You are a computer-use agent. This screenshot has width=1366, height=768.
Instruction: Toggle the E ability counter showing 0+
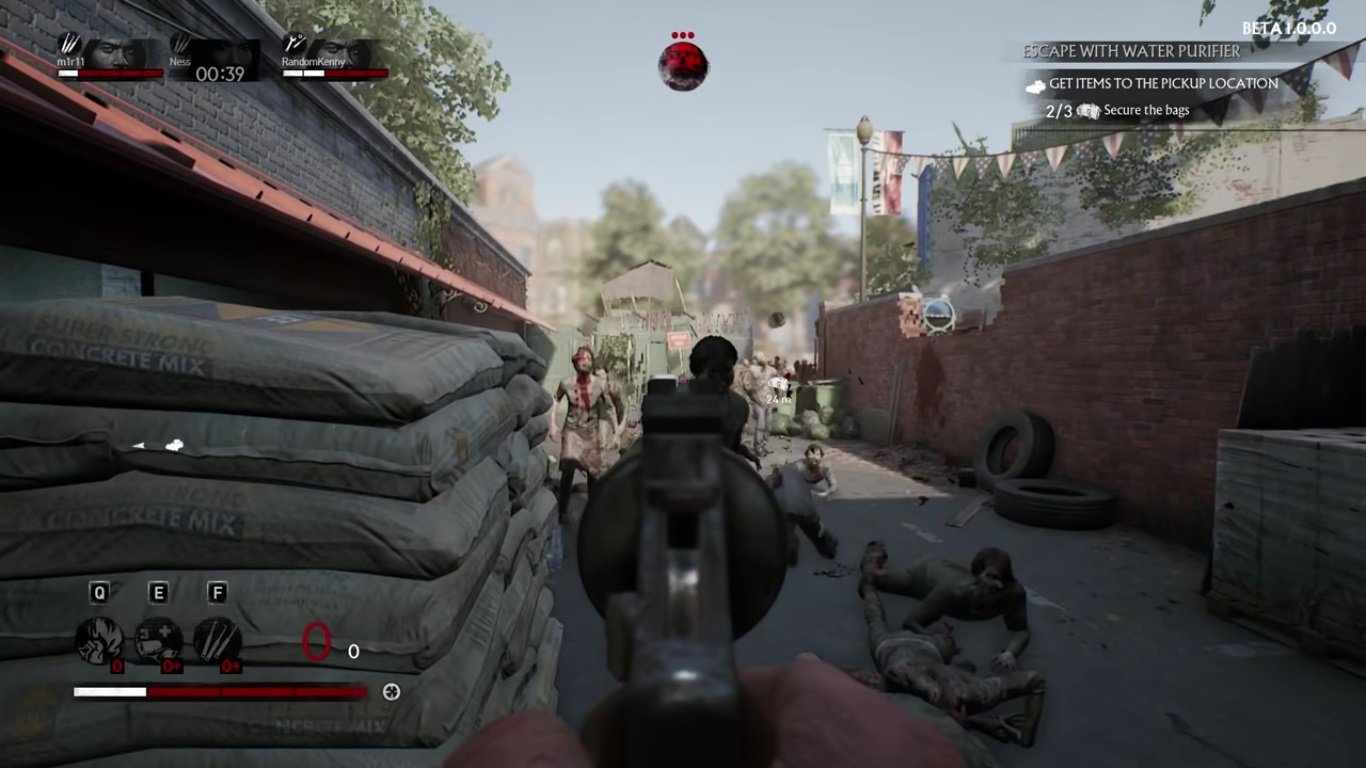click(x=171, y=665)
